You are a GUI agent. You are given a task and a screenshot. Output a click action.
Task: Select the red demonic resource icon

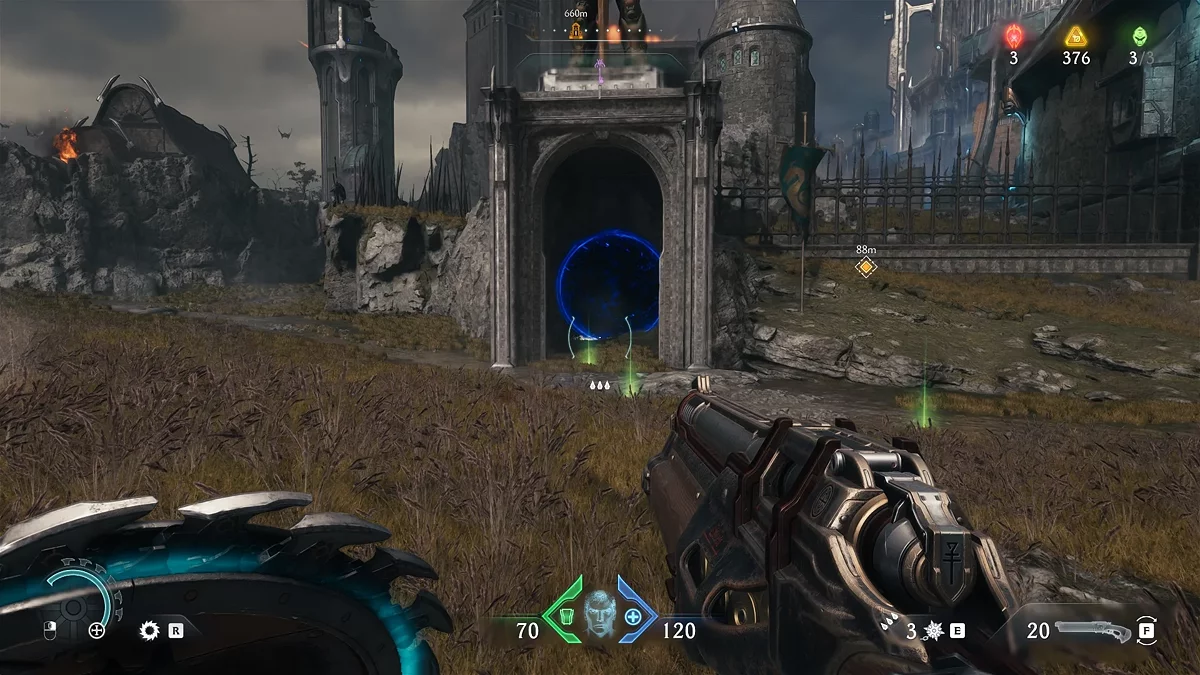[x=1013, y=37]
